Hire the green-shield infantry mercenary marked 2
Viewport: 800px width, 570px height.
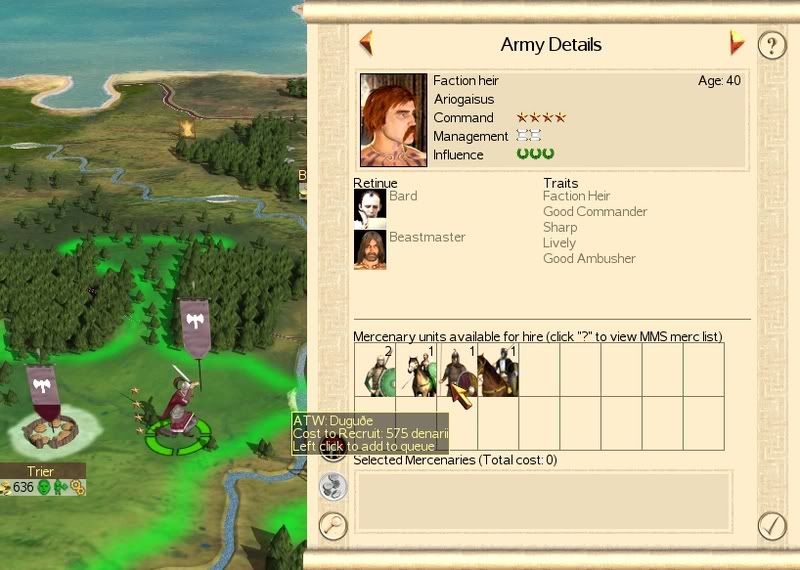point(375,371)
